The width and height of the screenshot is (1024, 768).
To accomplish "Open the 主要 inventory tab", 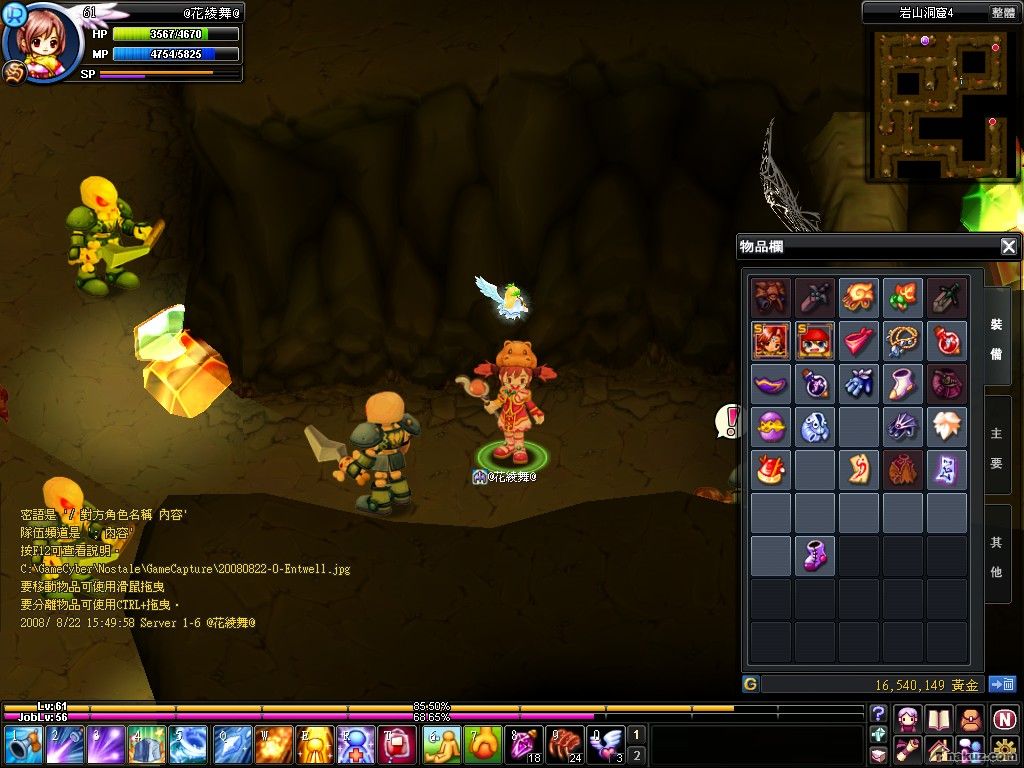I will coord(997,449).
